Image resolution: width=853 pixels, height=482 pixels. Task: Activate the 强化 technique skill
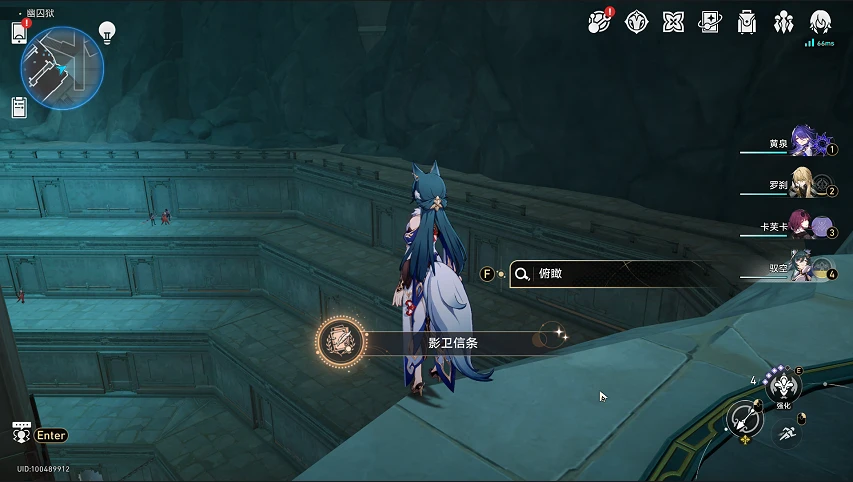[x=784, y=387]
